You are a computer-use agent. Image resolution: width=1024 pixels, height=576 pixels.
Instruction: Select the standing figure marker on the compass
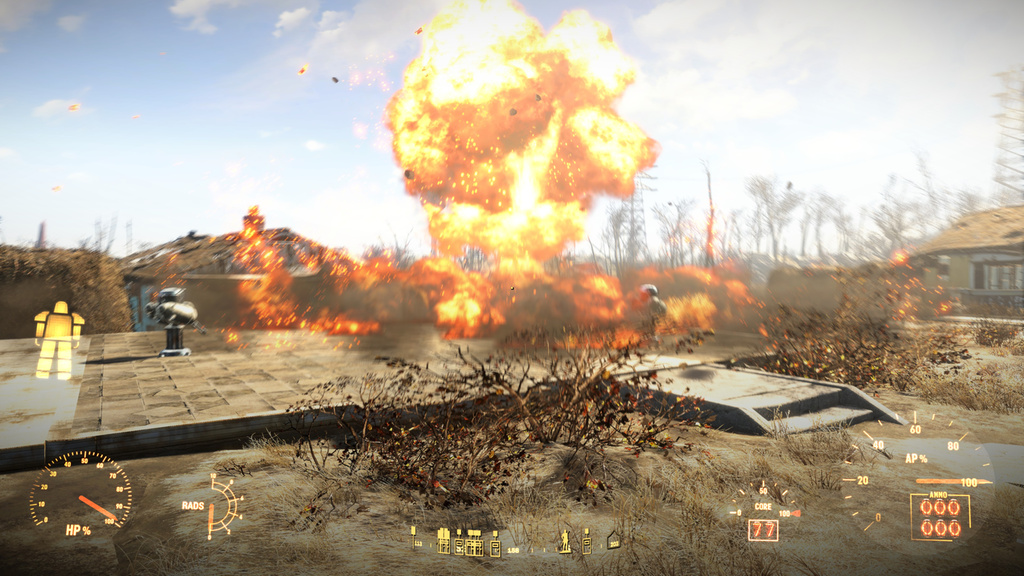565,541
